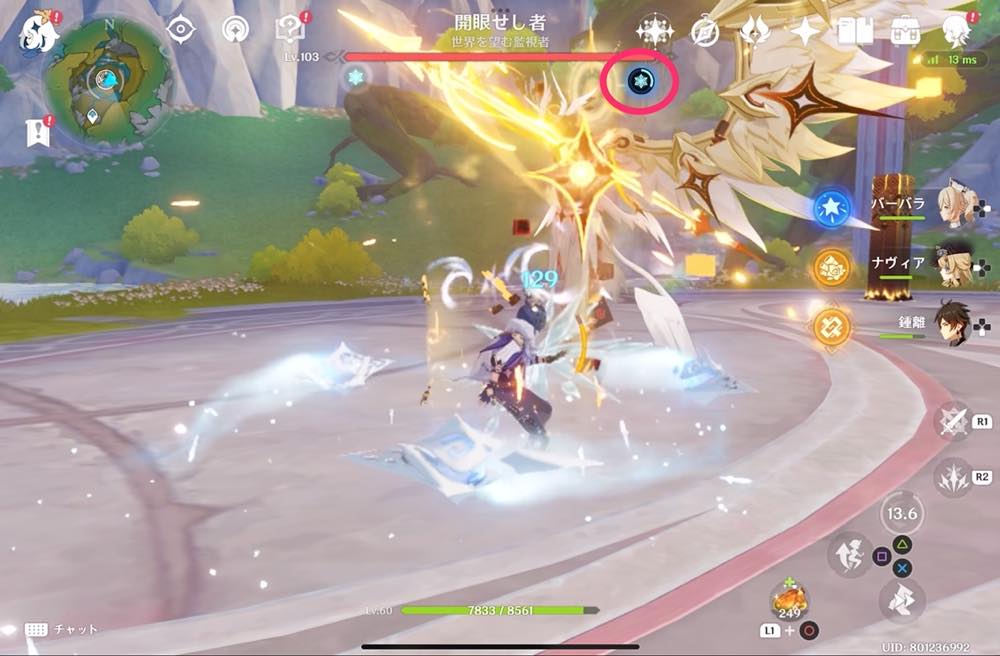Click the four-pointed star icon
Image resolution: width=1000 pixels, height=656 pixels.
(x=805, y=31)
